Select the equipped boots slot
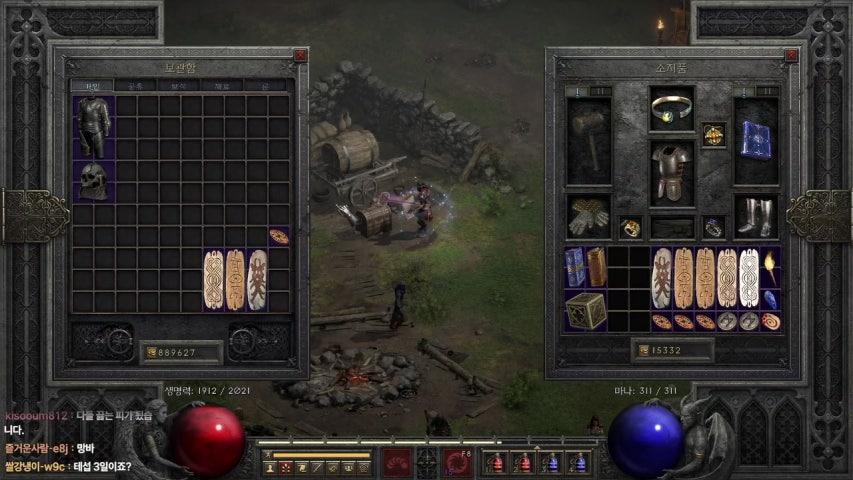 pyautogui.click(x=755, y=215)
